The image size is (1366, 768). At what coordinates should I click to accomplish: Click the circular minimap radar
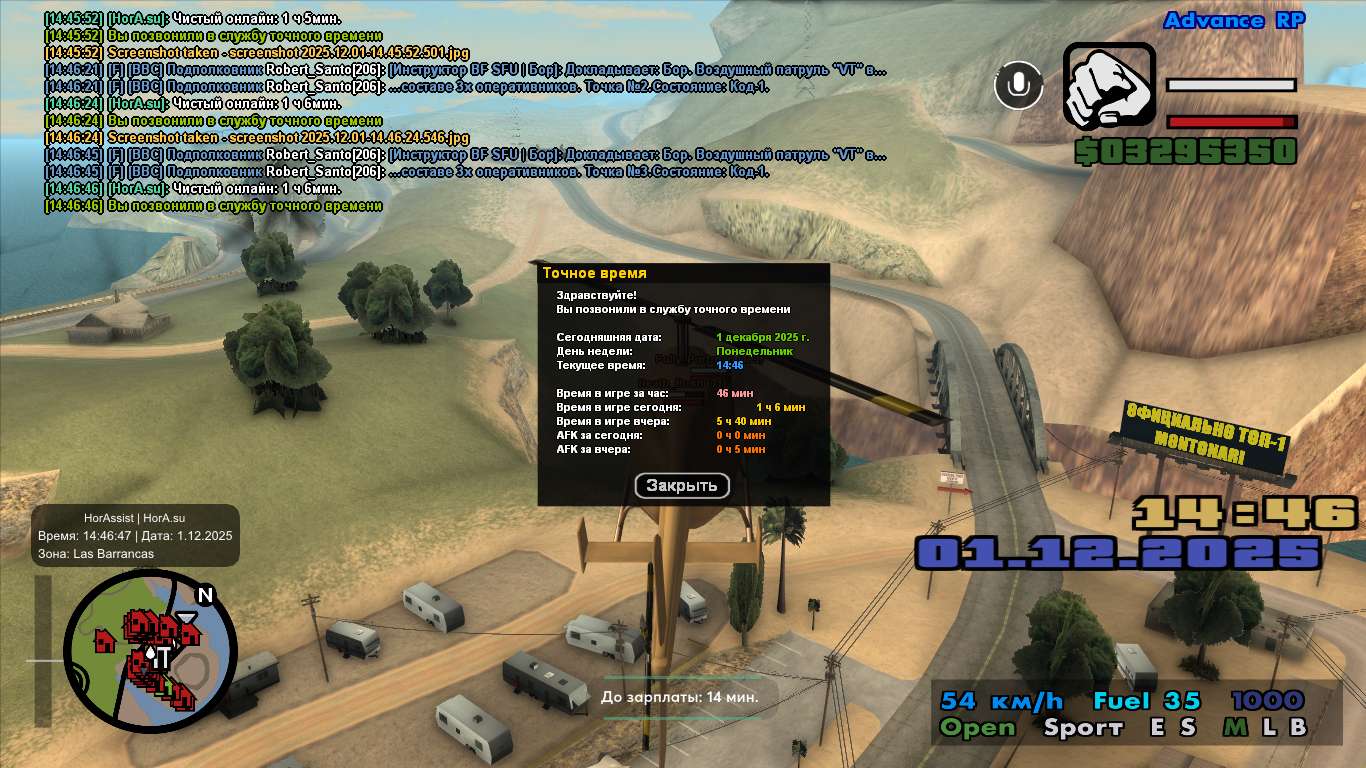coord(150,652)
